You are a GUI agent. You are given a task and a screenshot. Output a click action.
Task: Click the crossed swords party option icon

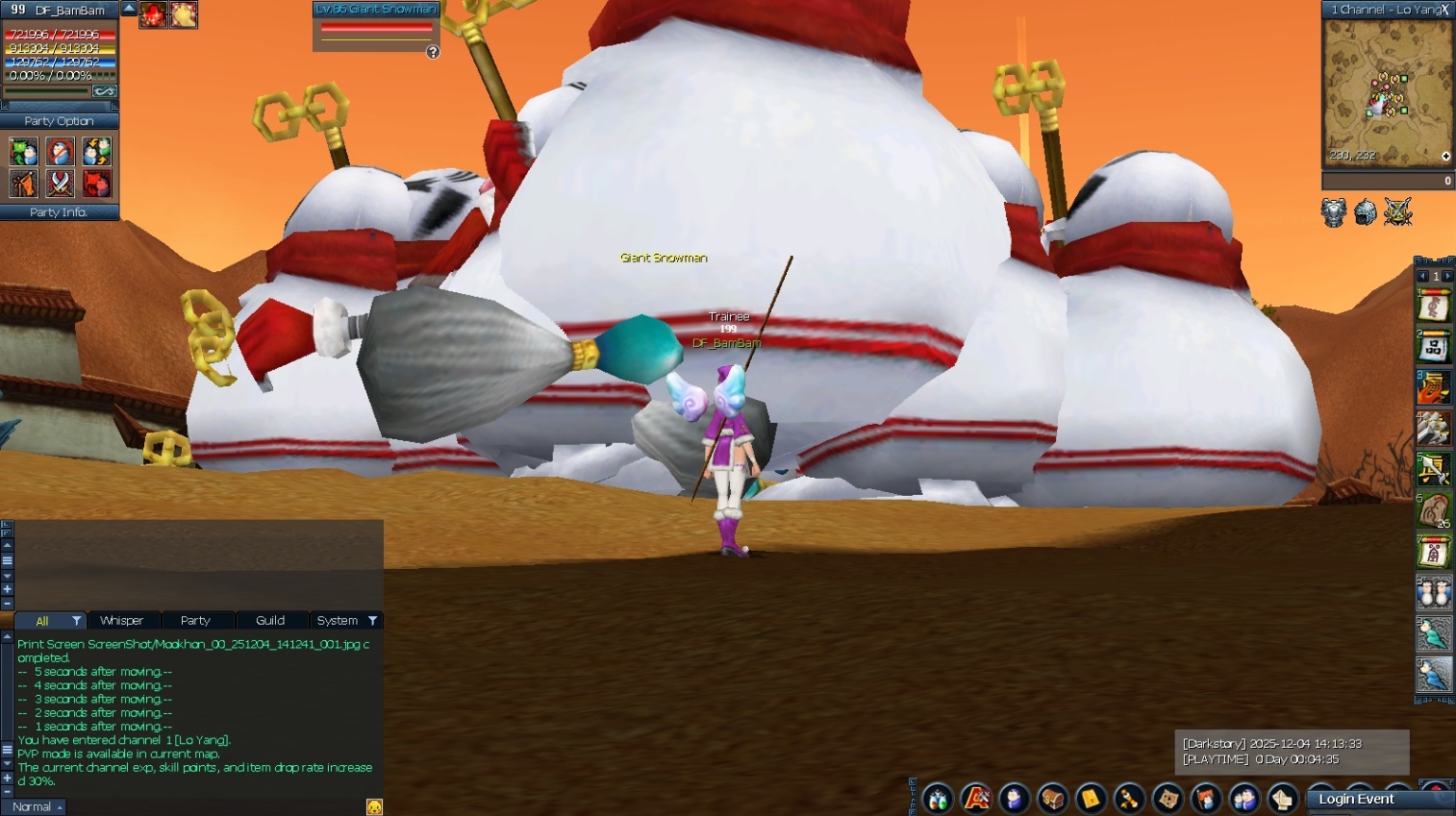[60, 183]
